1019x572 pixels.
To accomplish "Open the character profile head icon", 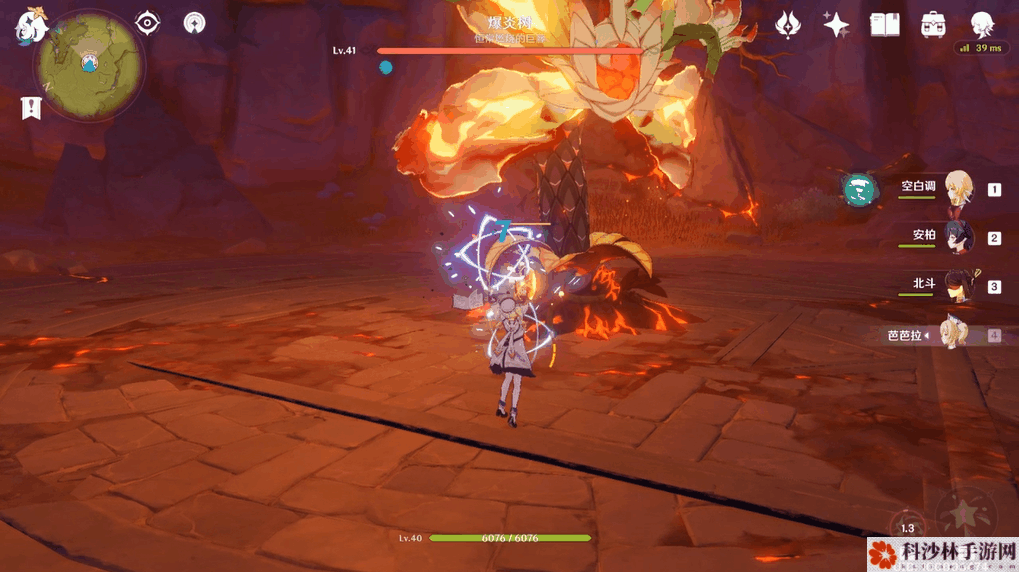I will pyautogui.click(x=983, y=24).
